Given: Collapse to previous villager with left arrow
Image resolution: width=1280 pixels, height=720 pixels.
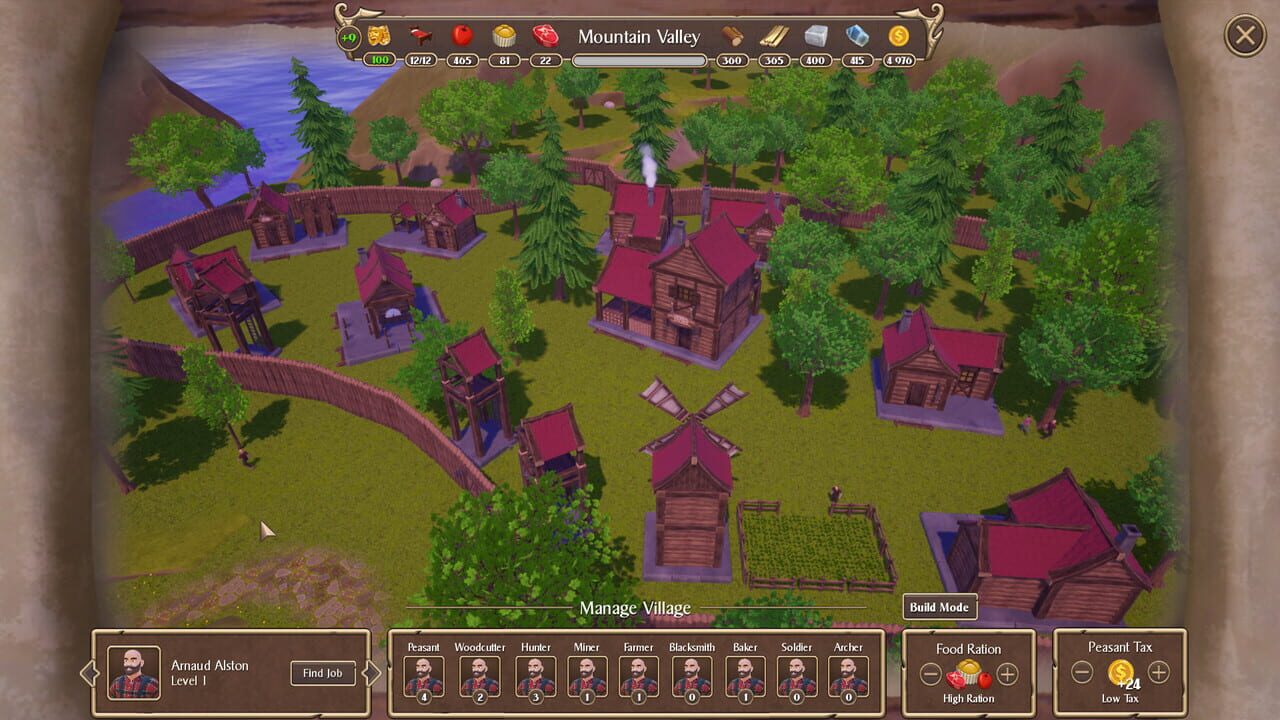Looking at the screenshot, I should 90,673.
